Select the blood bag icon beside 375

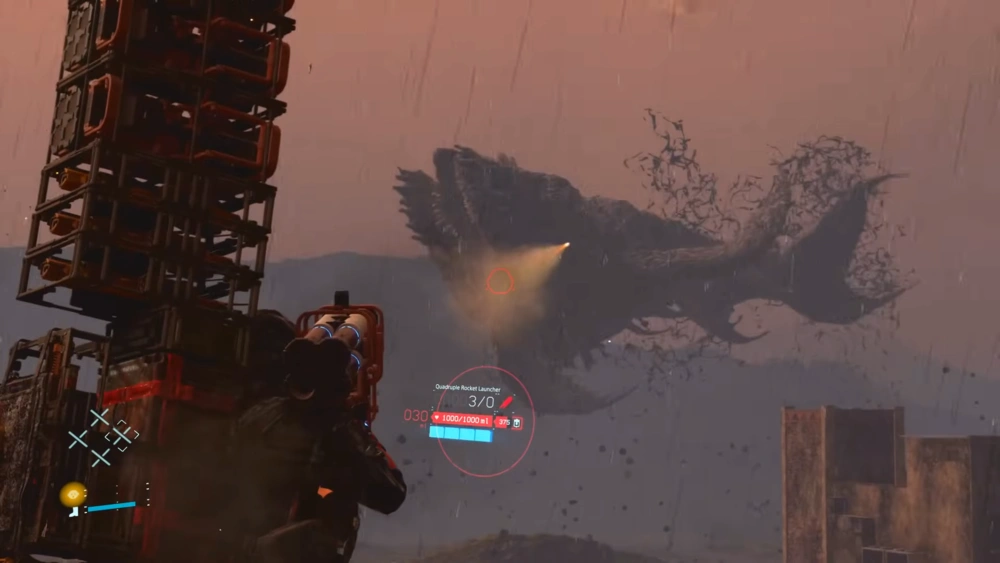(516, 423)
